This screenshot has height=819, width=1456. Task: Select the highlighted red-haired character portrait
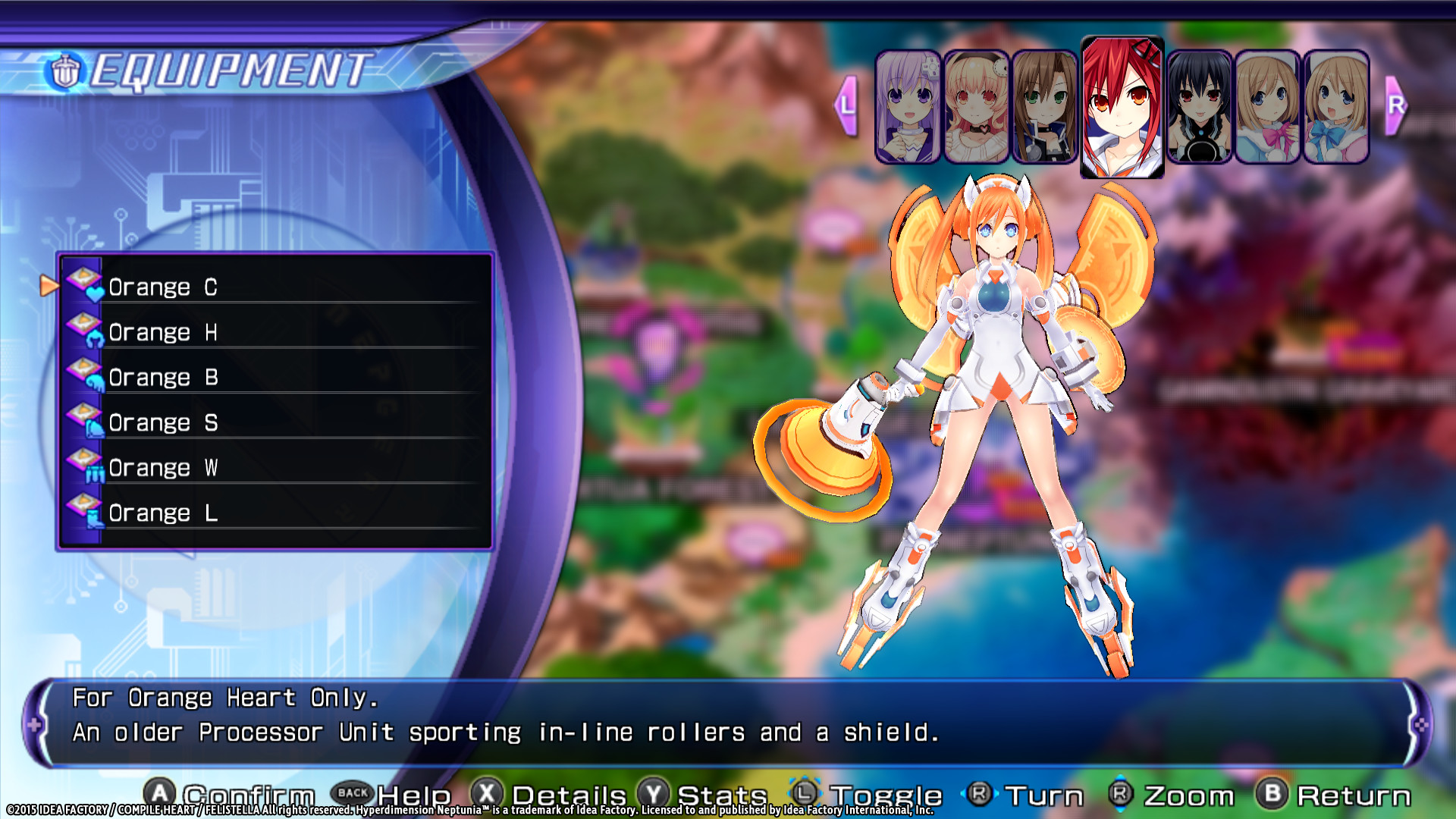1122,107
